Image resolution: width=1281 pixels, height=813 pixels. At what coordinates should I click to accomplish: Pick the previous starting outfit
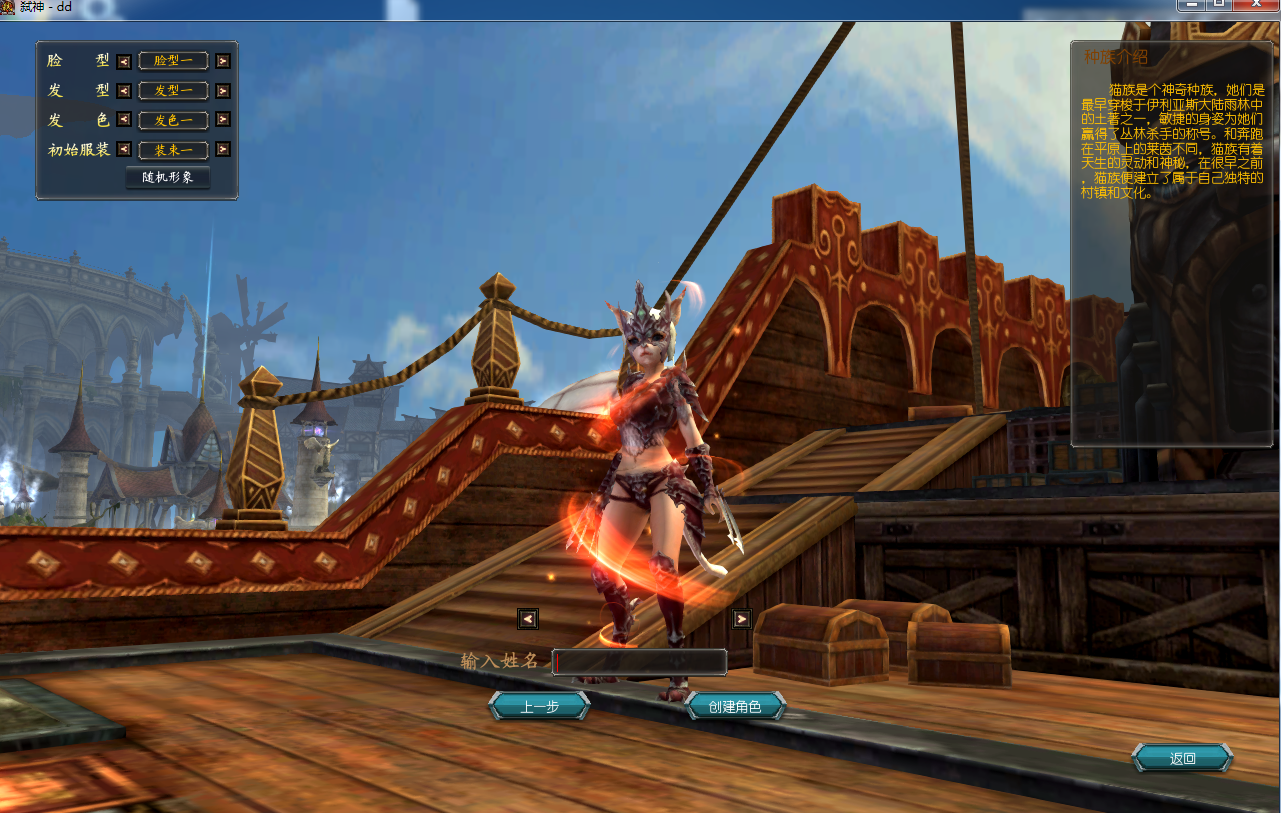pyautogui.click(x=124, y=150)
